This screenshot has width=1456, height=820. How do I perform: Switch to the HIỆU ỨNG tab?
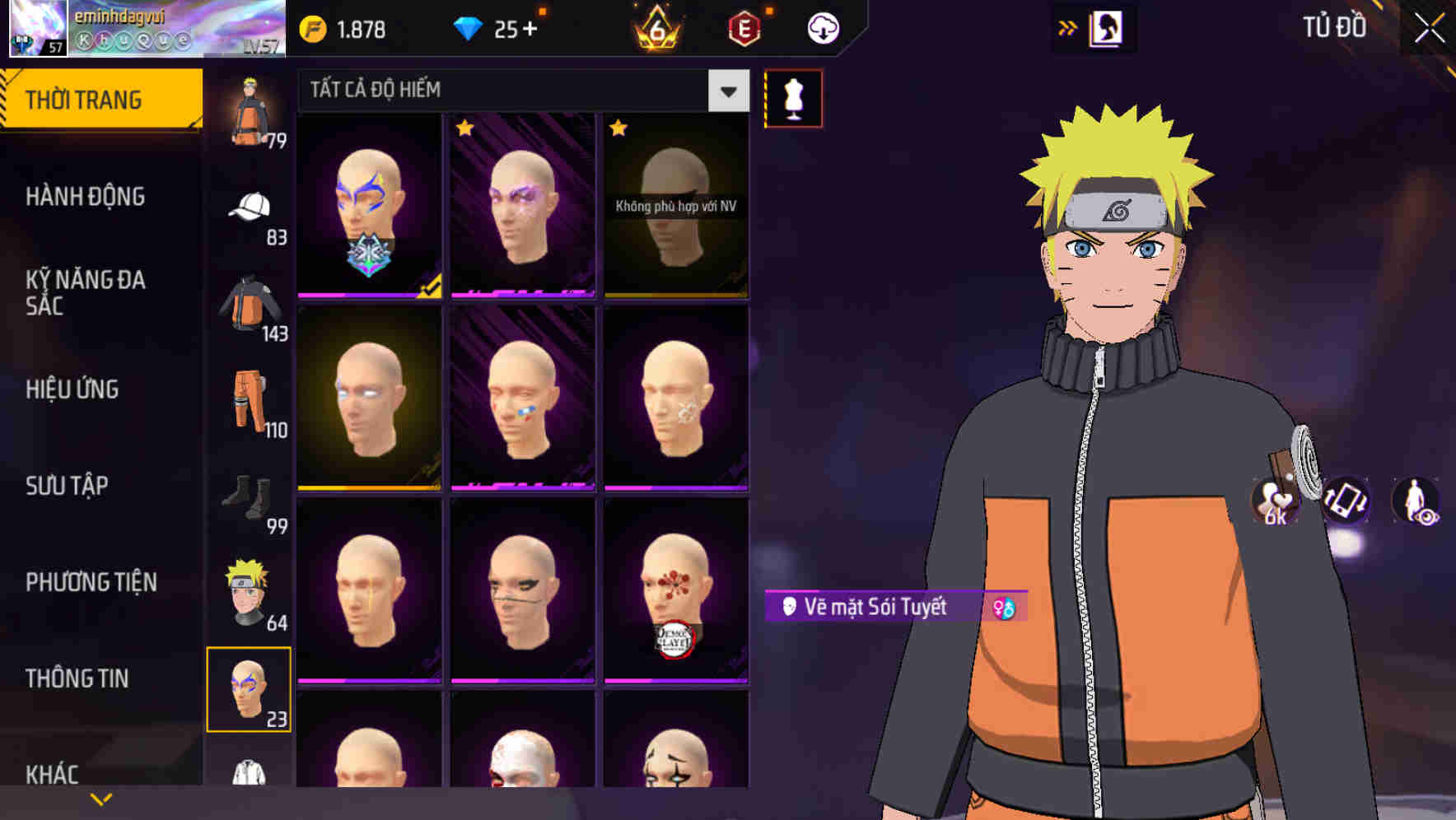[x=72, y=389]
